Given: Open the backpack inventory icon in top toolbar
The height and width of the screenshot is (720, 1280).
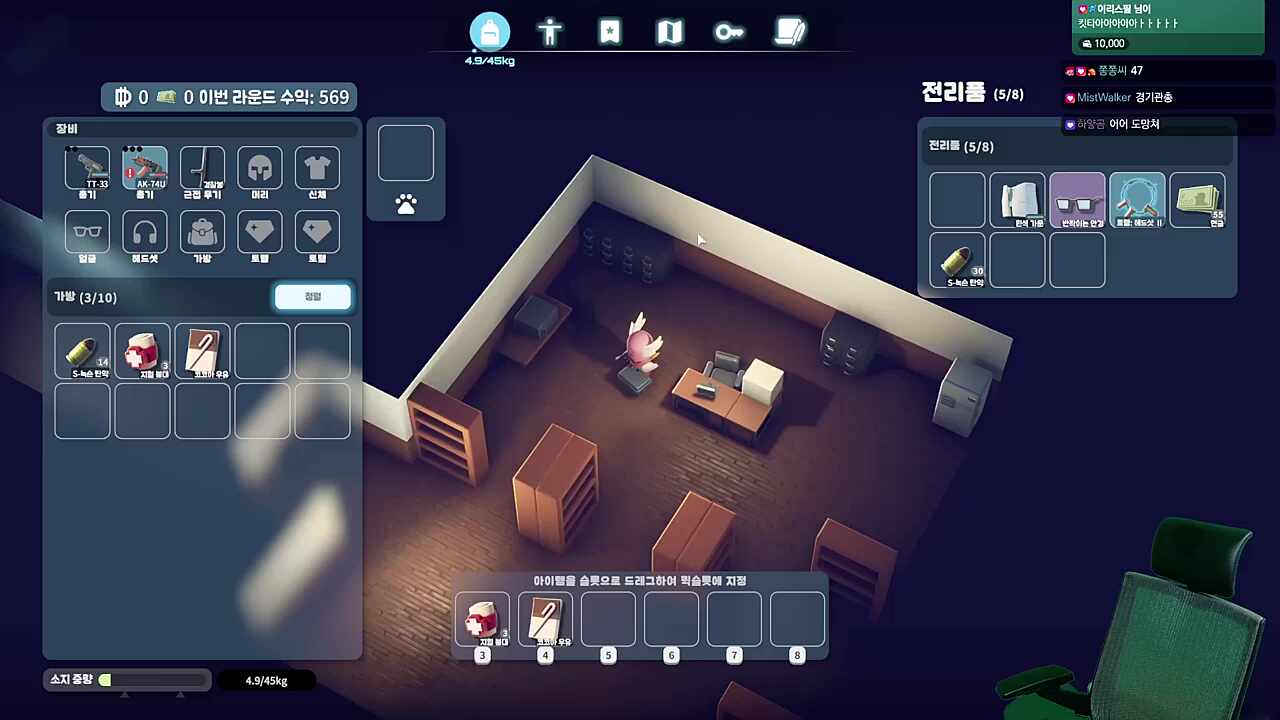Looking at the screenshot, I should coord(489,32).
